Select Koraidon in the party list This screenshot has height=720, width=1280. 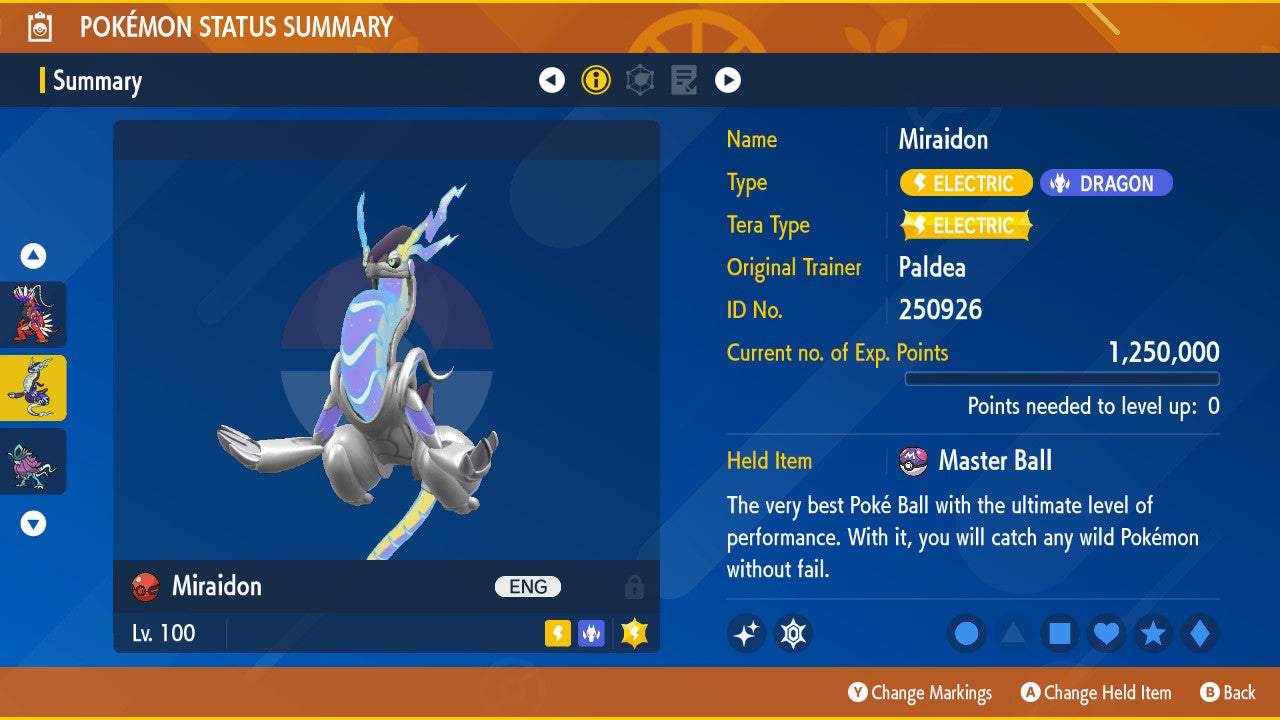(x=33, y=314)
